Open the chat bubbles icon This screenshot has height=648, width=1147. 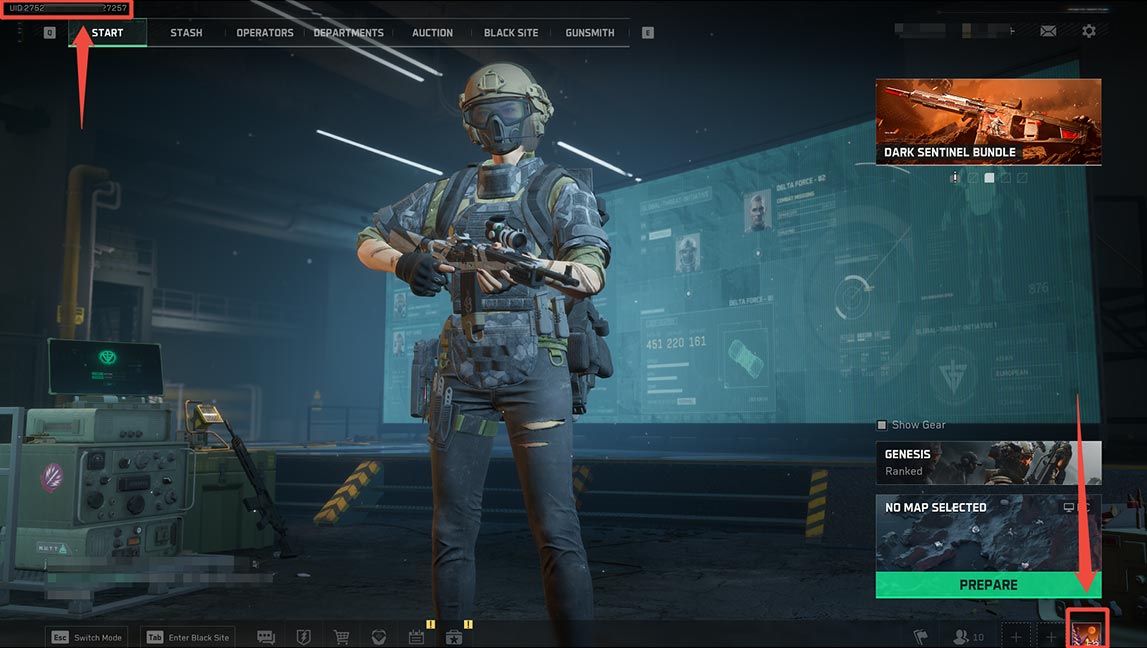(x=266, y=637)
